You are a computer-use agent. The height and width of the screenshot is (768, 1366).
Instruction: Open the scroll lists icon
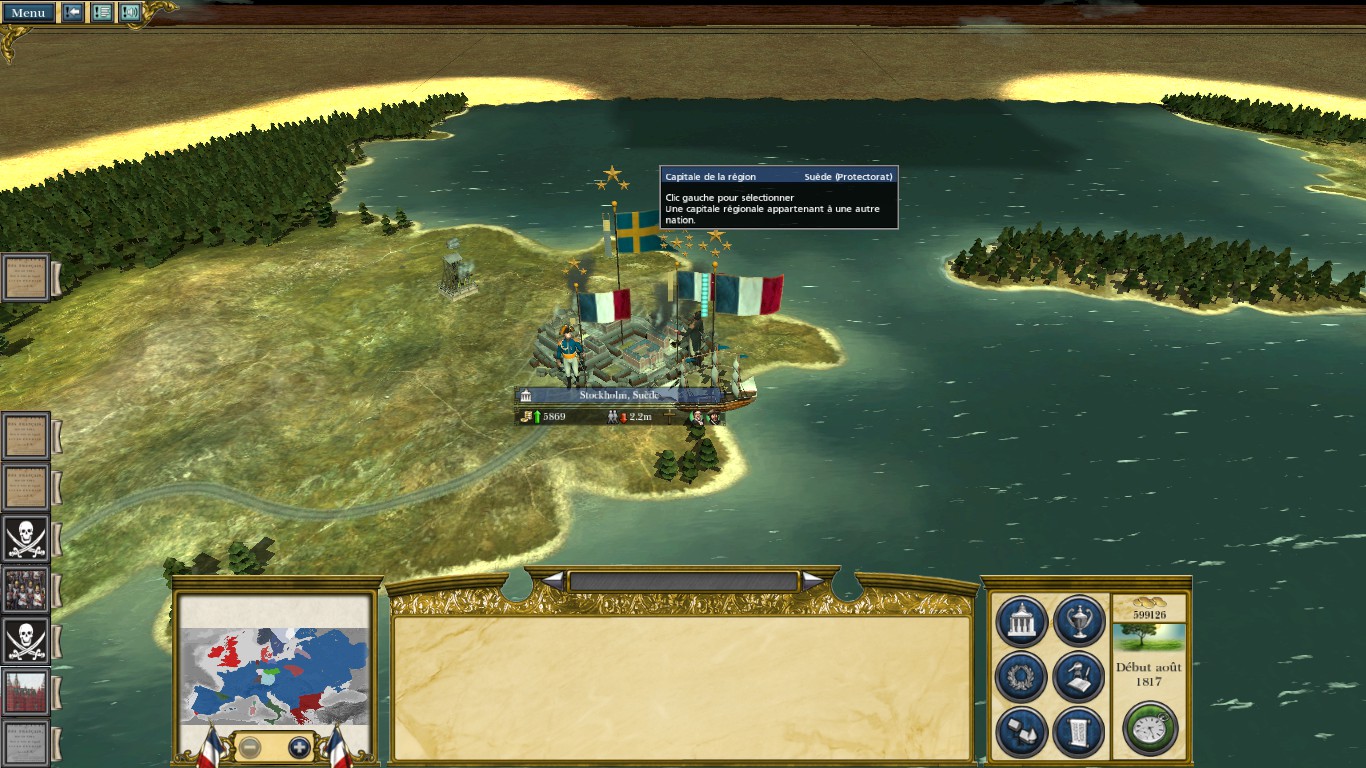[1078, 731]
